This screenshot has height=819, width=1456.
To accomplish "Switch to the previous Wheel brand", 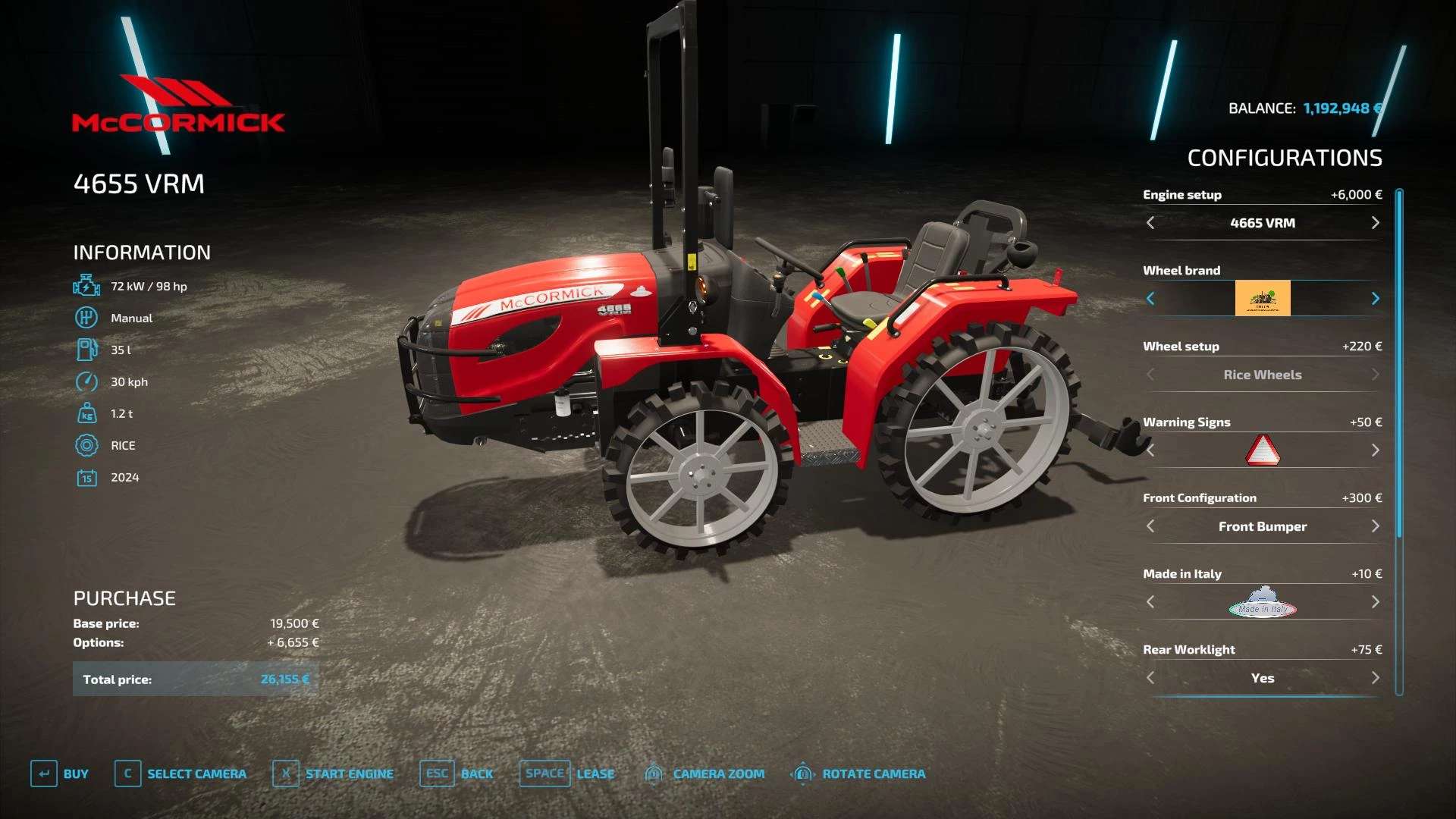I will [x=1150, y=299].
